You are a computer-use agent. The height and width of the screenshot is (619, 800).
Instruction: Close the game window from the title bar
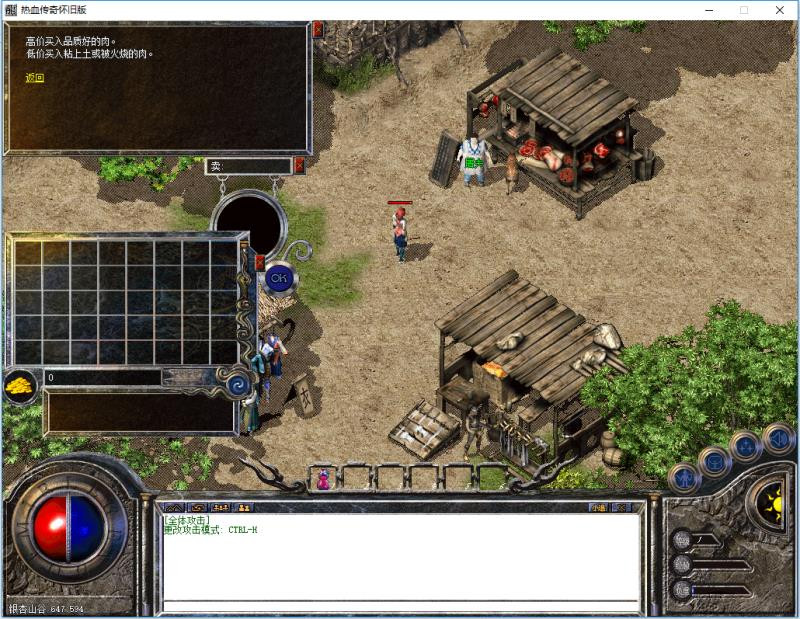[x=781, y=10]
